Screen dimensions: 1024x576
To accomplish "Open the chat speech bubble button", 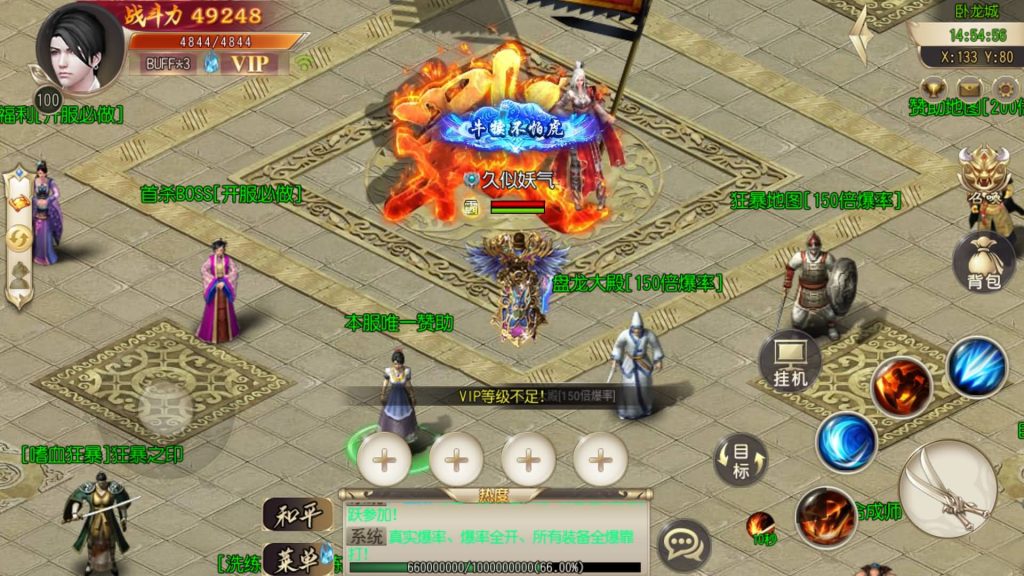I will (685, 544).
